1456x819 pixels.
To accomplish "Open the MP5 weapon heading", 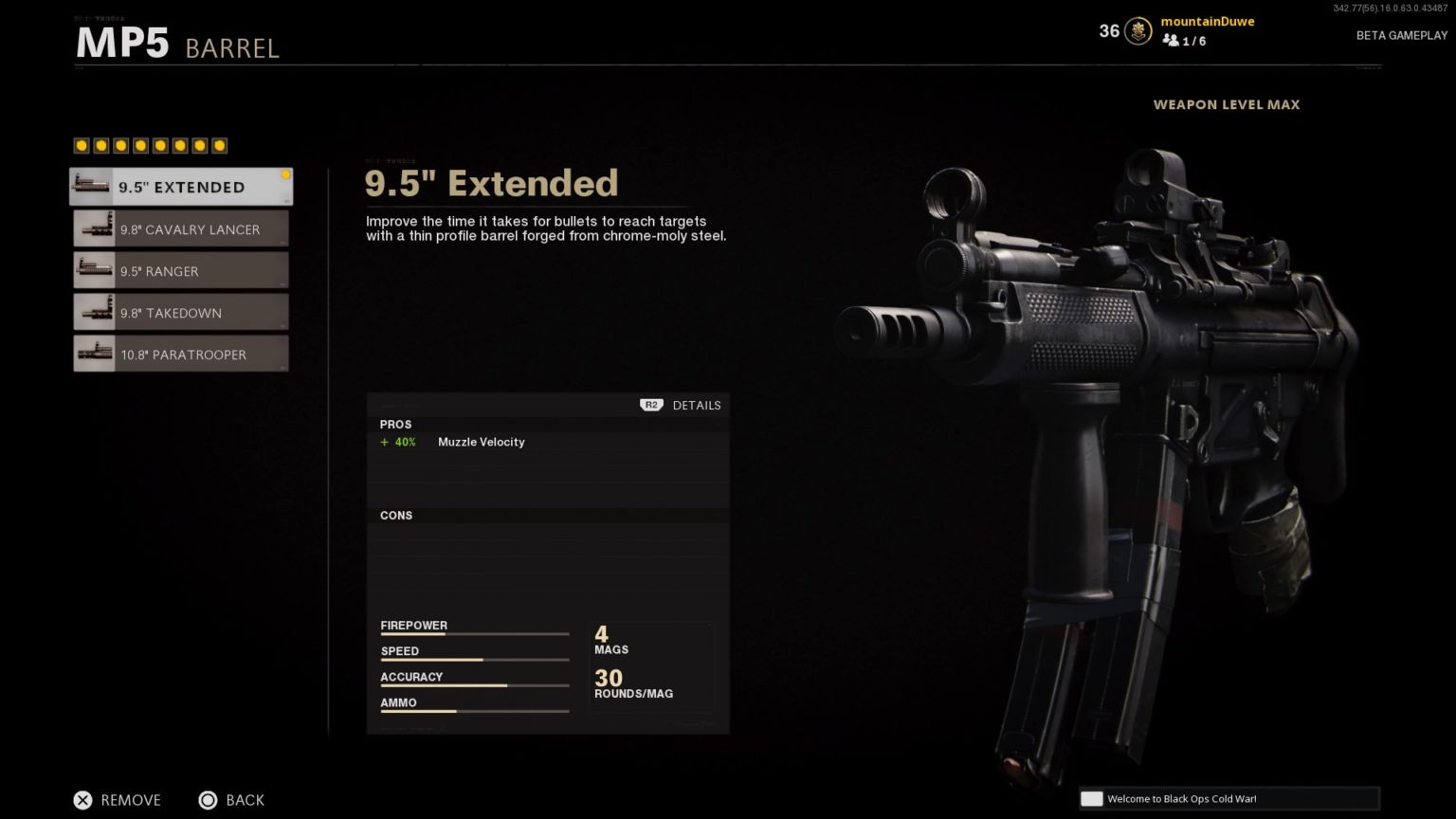I will tap(121, 42).
